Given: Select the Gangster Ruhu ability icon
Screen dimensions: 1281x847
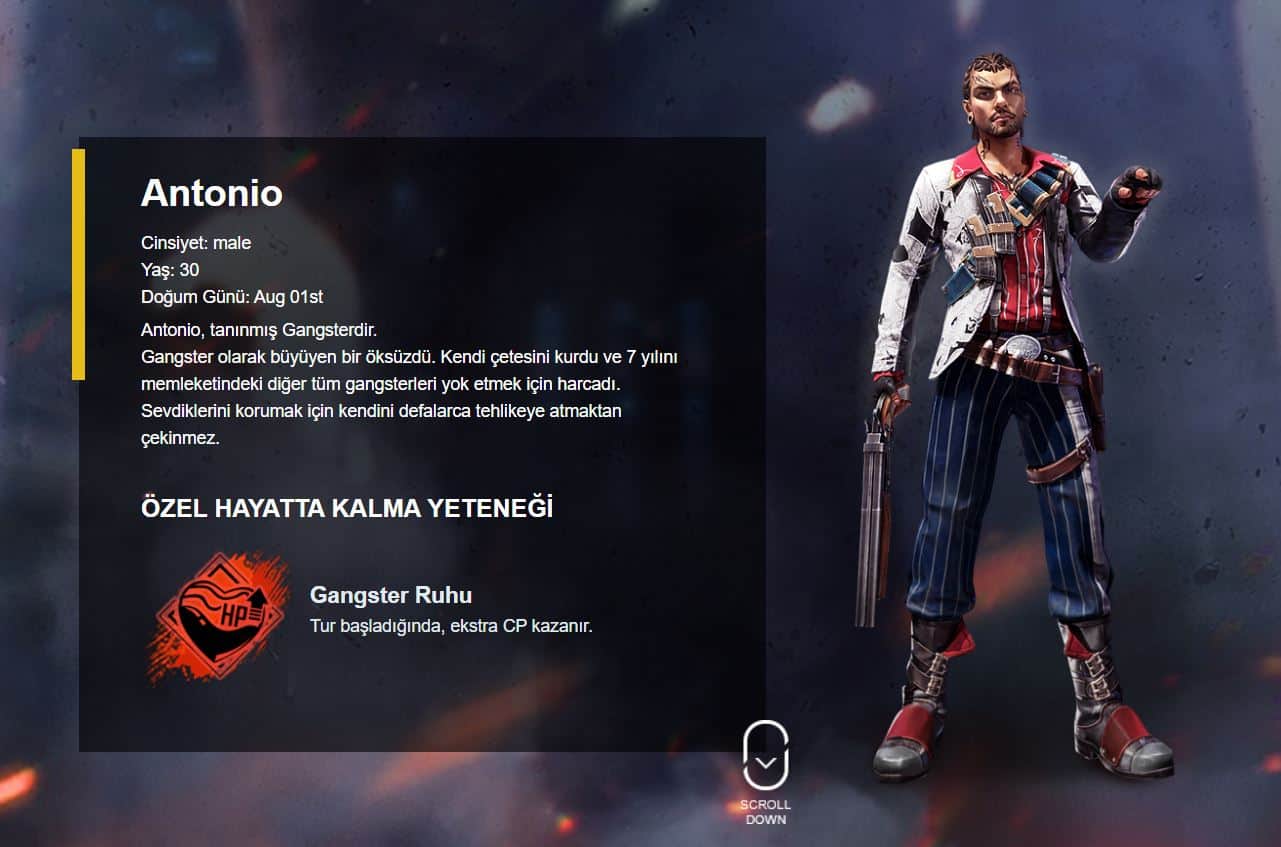Looking at the screenshot, I should point(217,616).
